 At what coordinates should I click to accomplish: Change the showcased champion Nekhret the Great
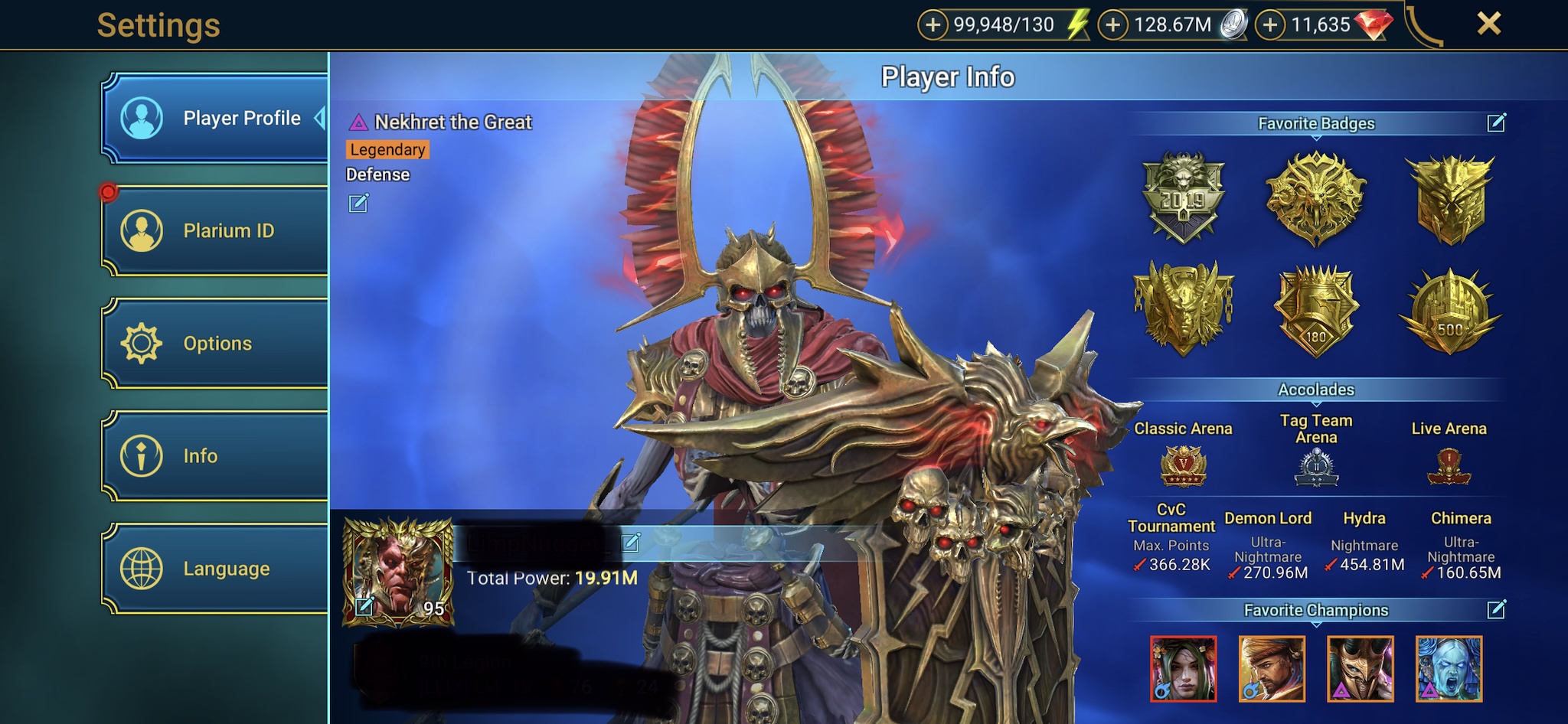click(x=358, y=203)
